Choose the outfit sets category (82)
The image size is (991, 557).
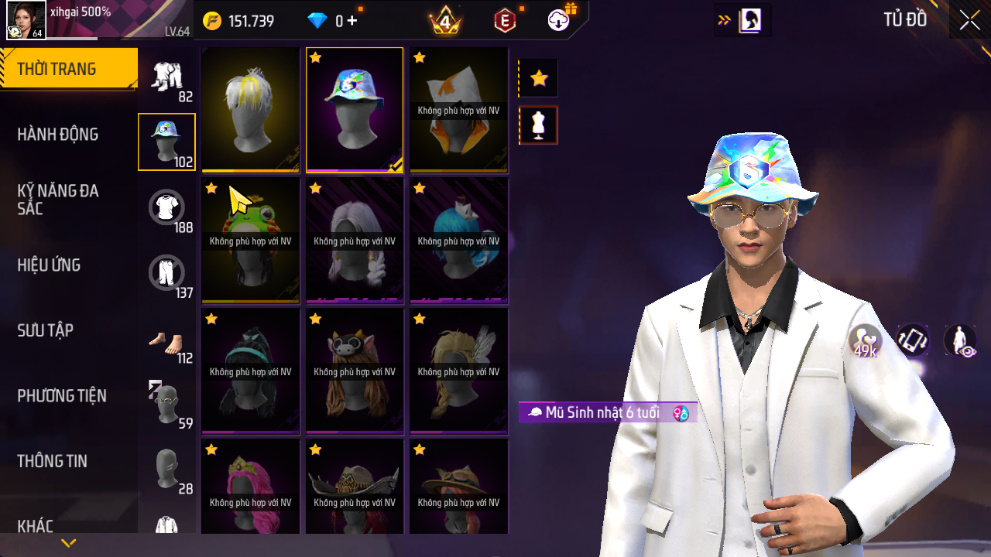click(x=167, y=79)
